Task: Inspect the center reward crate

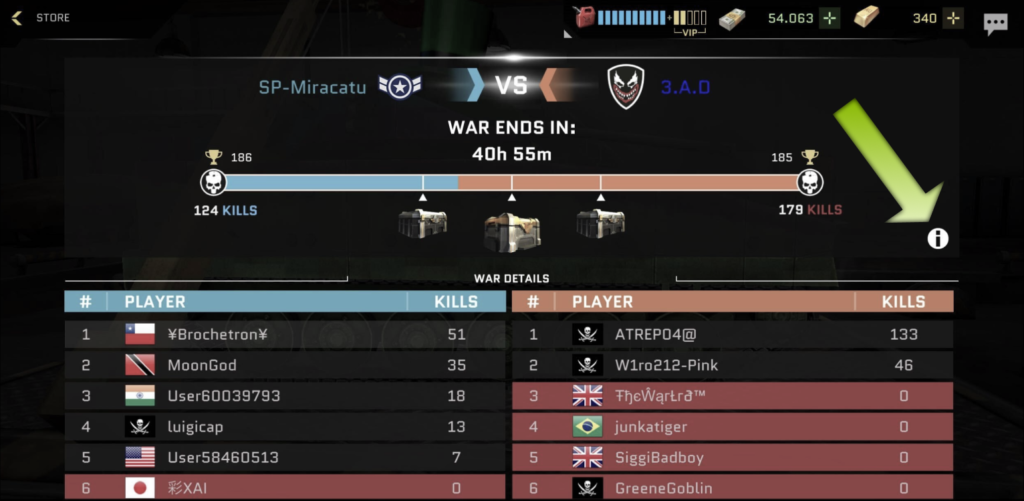Action: click(x=512, y=232)
